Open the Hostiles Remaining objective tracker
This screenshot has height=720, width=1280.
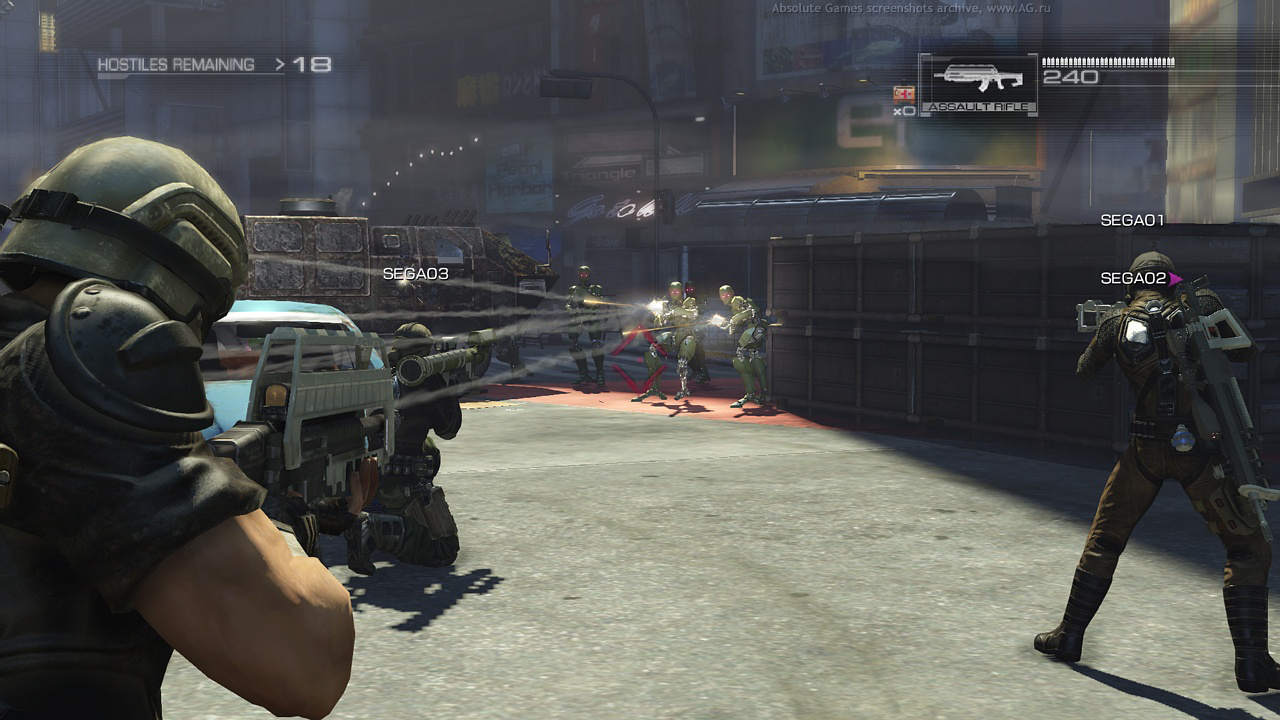point(213,65)
